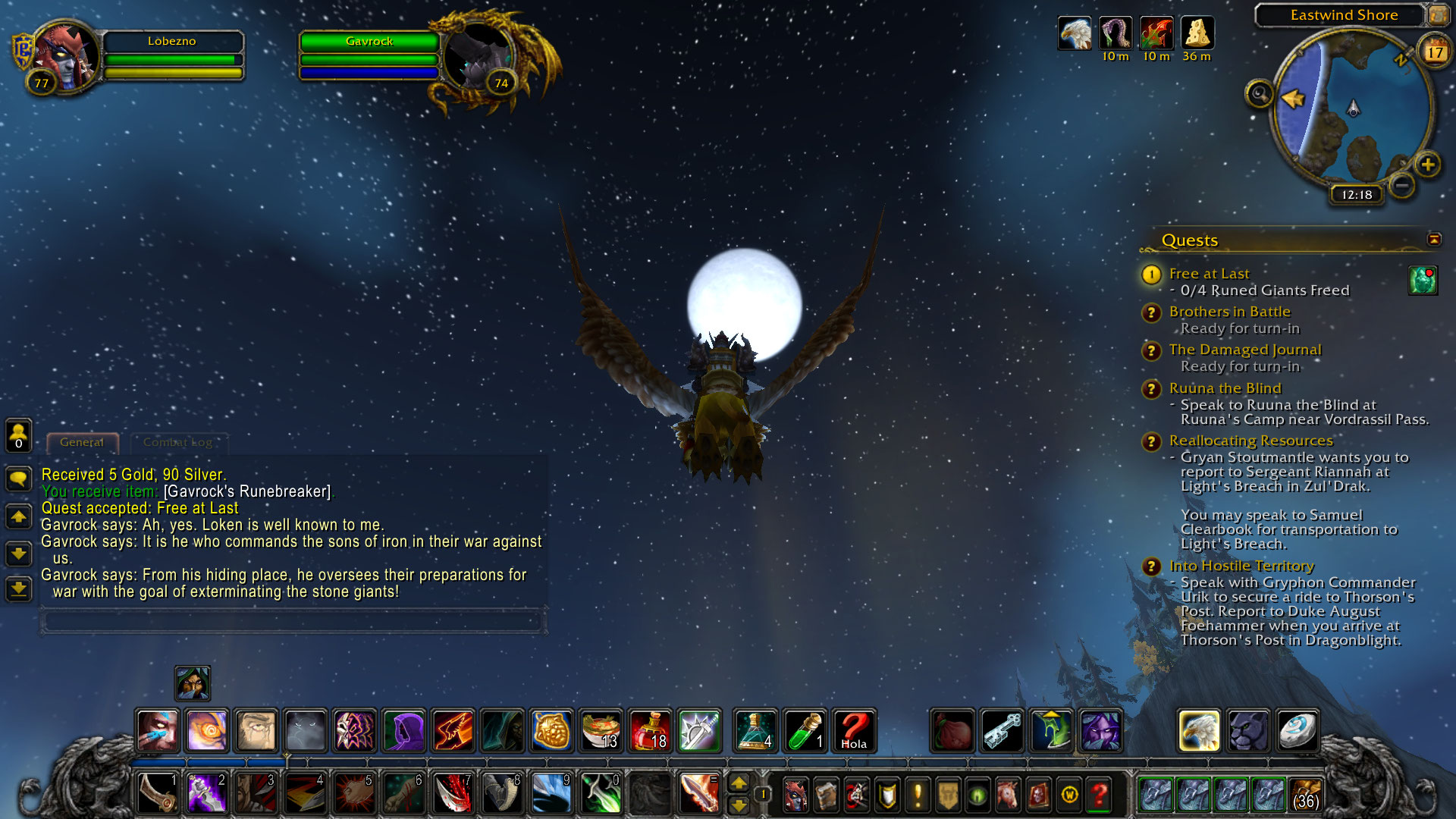
Task: Use the Hola question mark macro
Action: [x=854, y=730]
